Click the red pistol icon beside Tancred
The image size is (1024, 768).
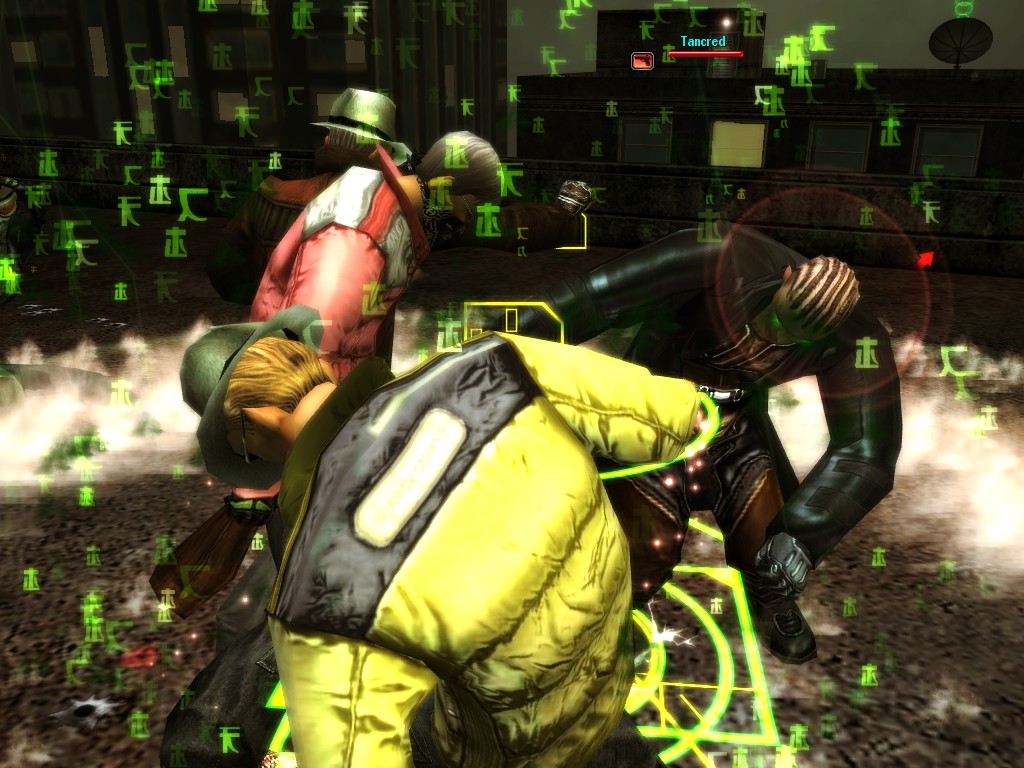point(642,60)
